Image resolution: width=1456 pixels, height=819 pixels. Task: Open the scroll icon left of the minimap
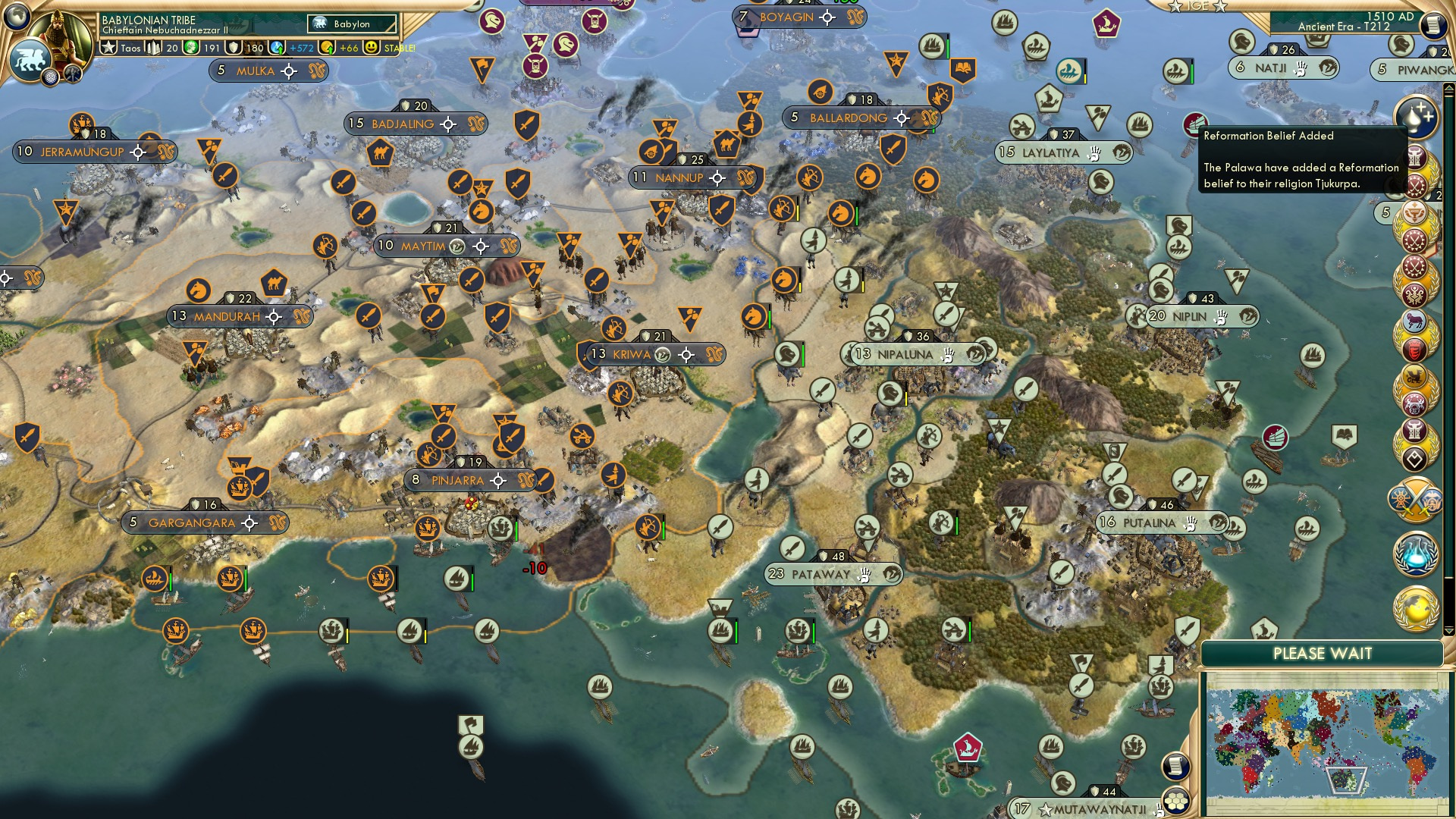pos(1175,767)
